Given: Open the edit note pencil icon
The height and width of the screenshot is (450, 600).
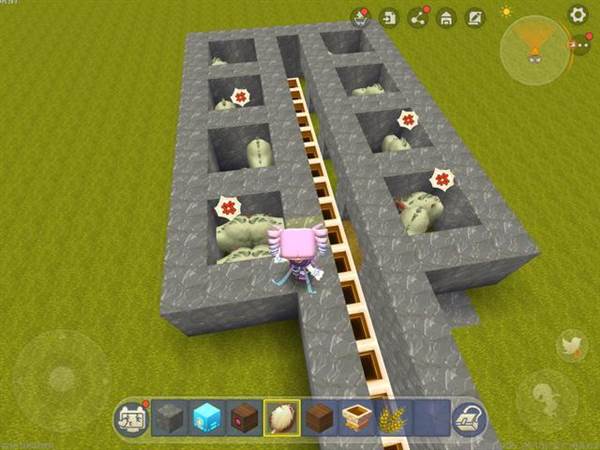Looking at the screenshot, I should point(475,18).
